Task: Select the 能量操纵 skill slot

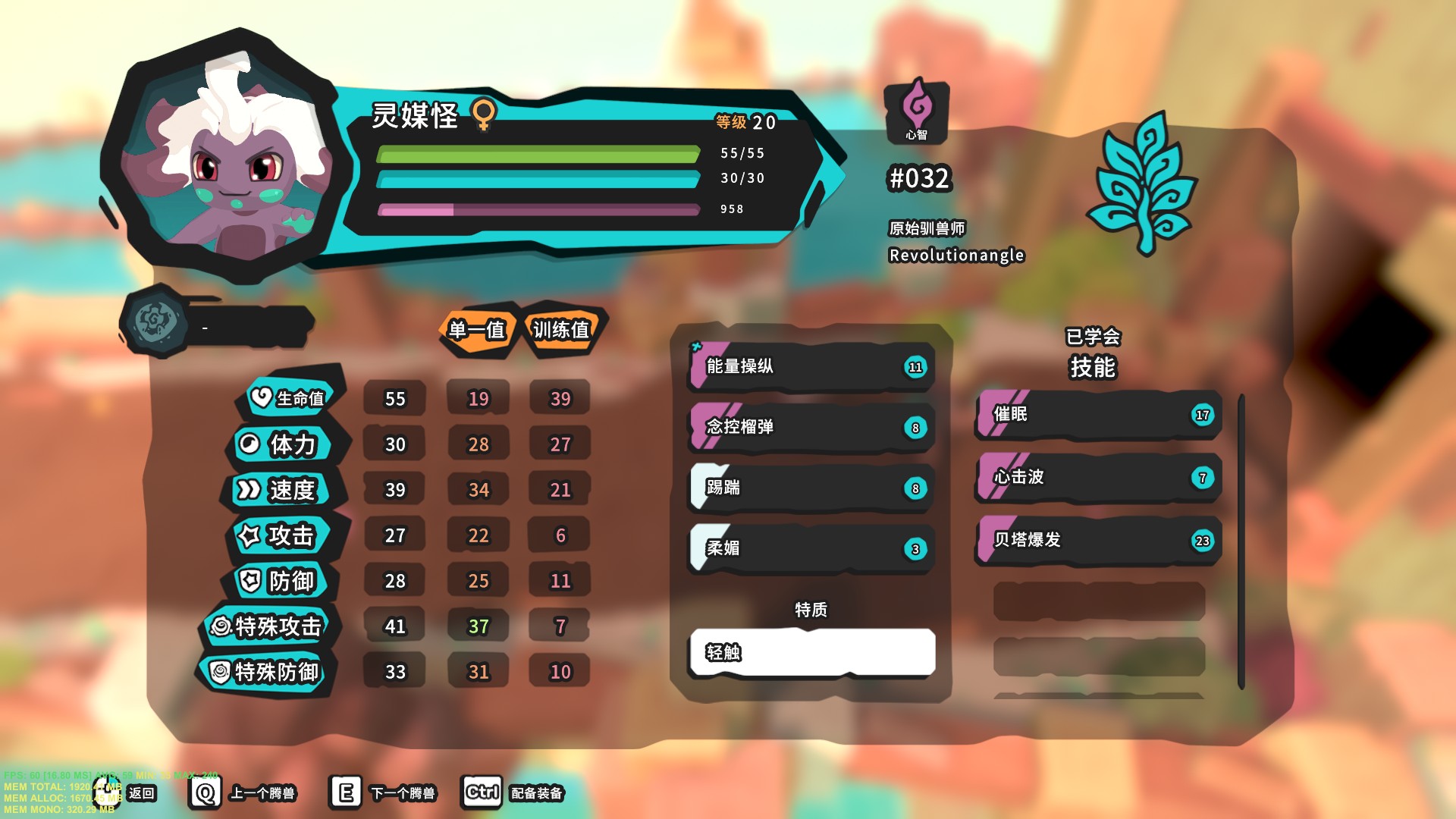Action: [810, 367]
